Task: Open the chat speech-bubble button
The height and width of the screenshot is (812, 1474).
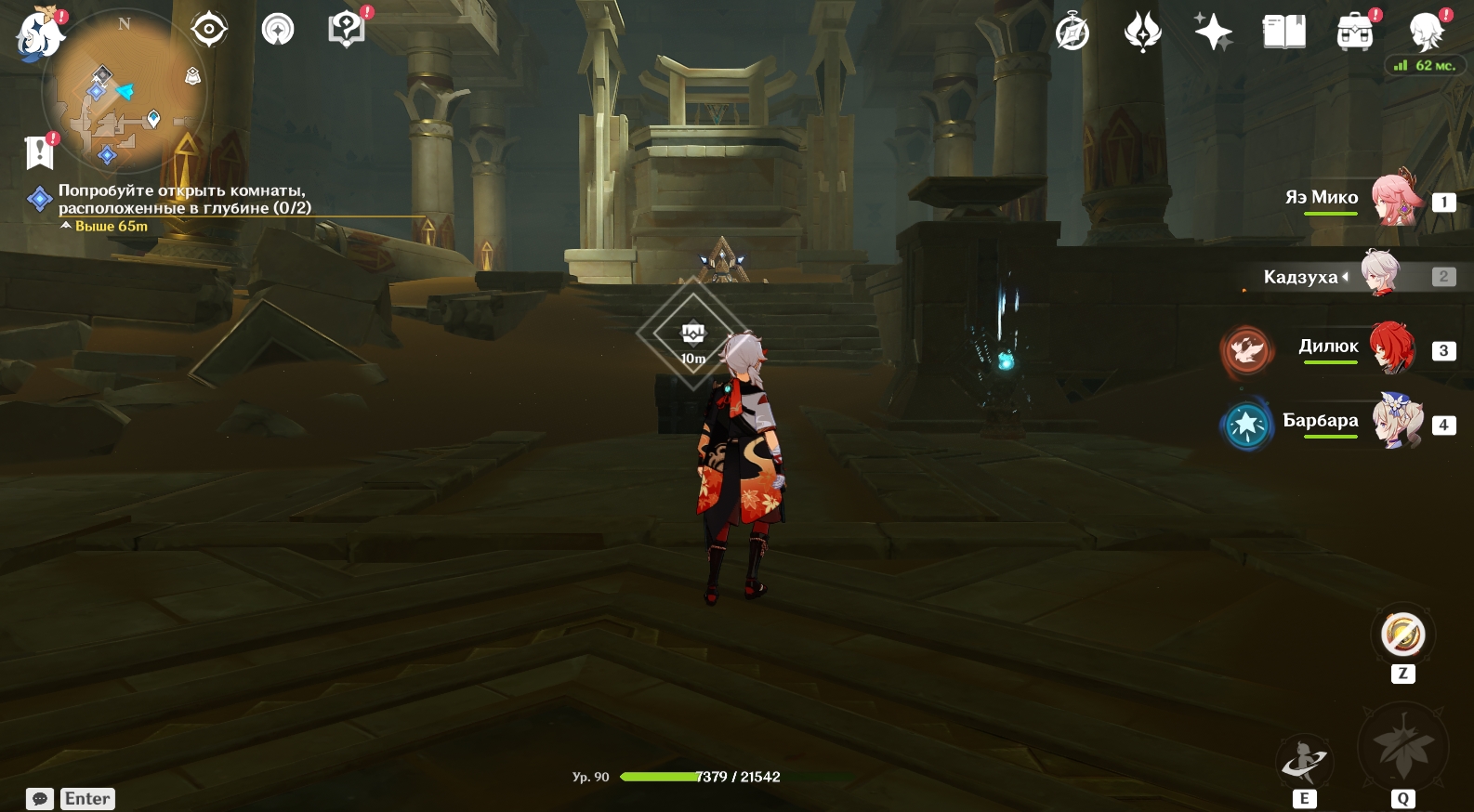Action: click(40, 799)
